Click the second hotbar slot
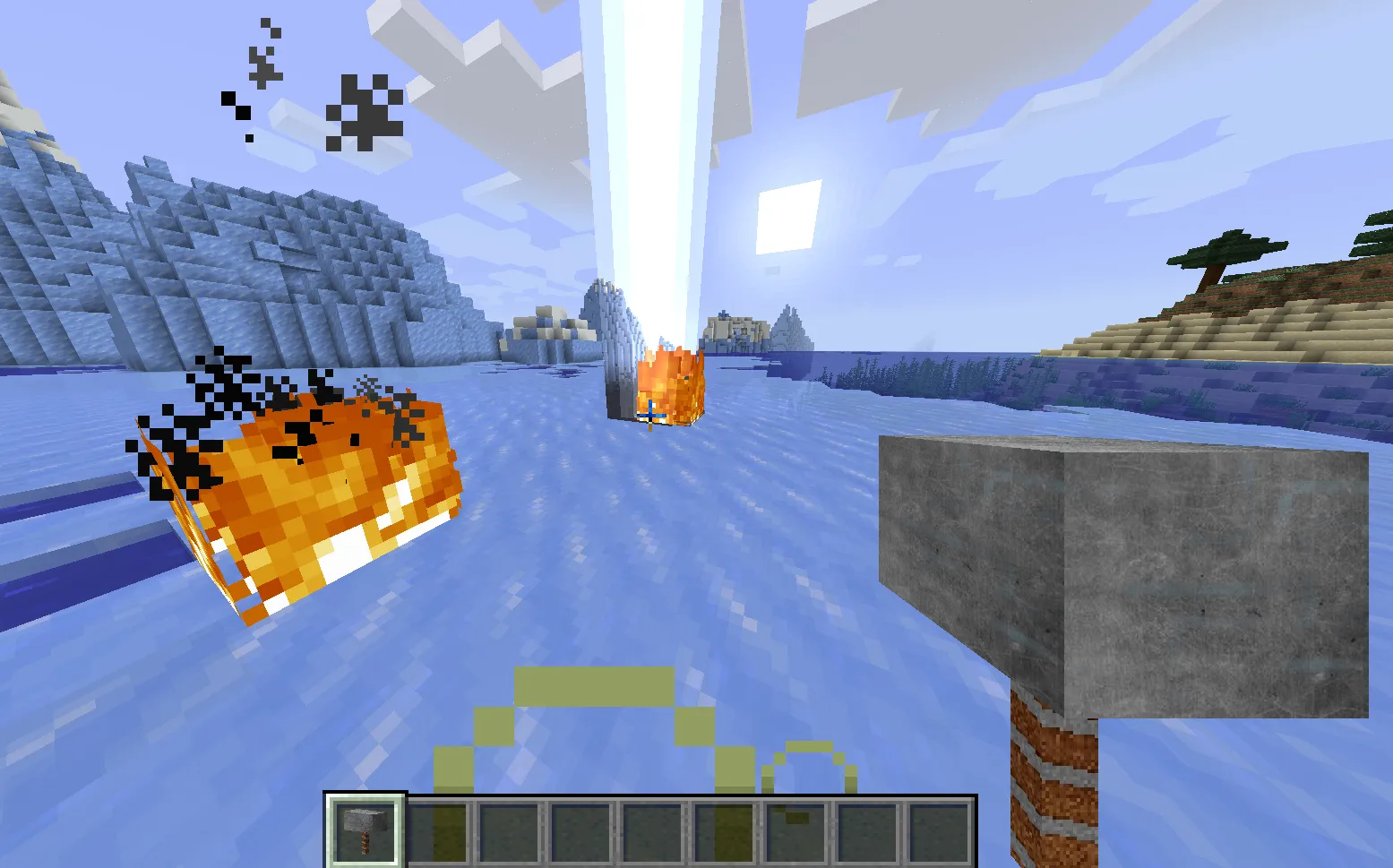Image resolution: width=1393 pixels, height=868 pixels. coord(436,826)
